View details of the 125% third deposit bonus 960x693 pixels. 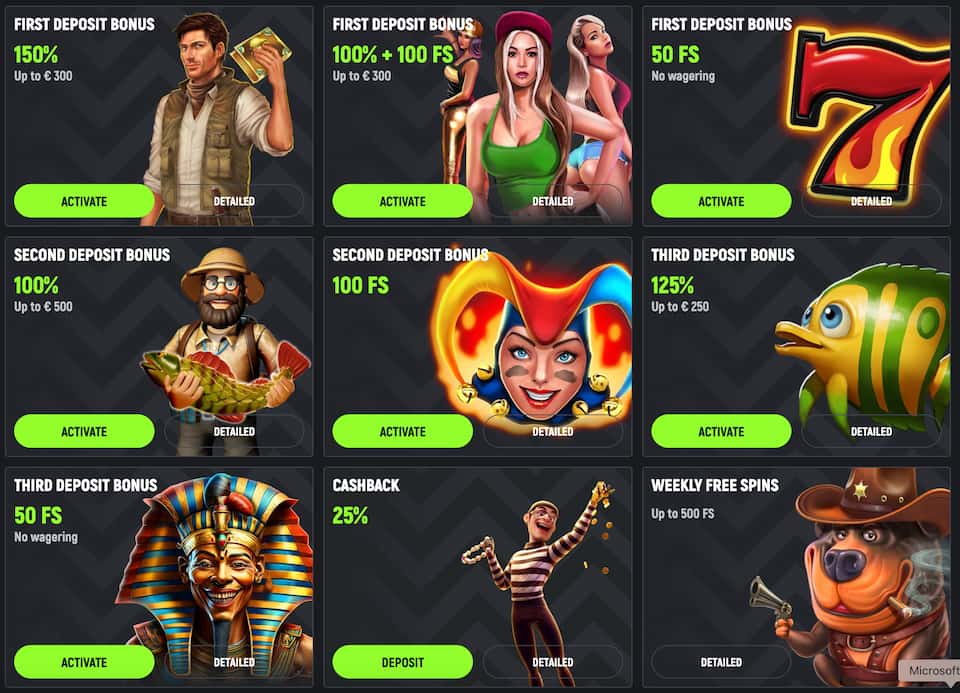[x=871, y=432]
